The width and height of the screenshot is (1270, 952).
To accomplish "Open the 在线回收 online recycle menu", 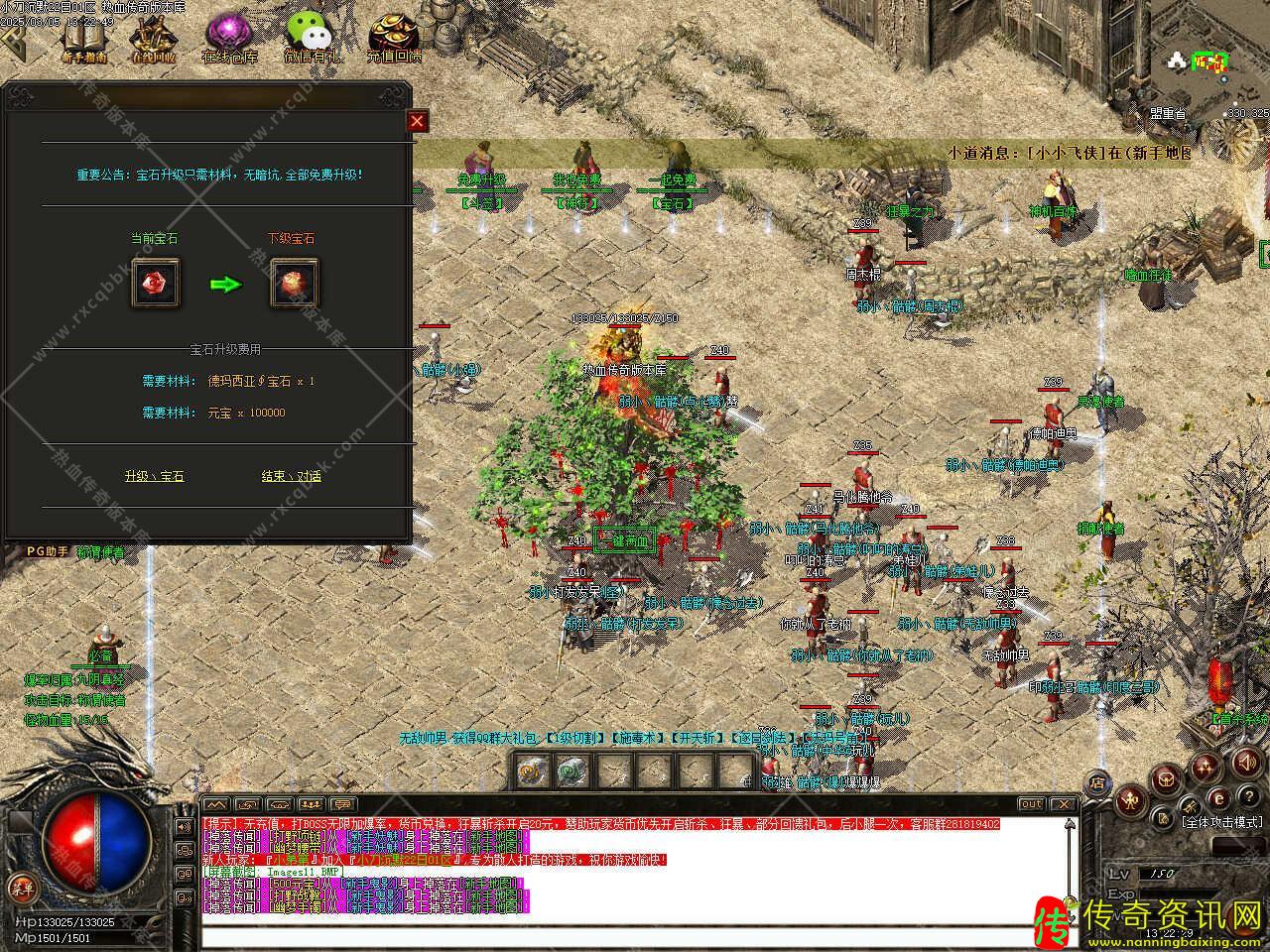I will 154,40.
